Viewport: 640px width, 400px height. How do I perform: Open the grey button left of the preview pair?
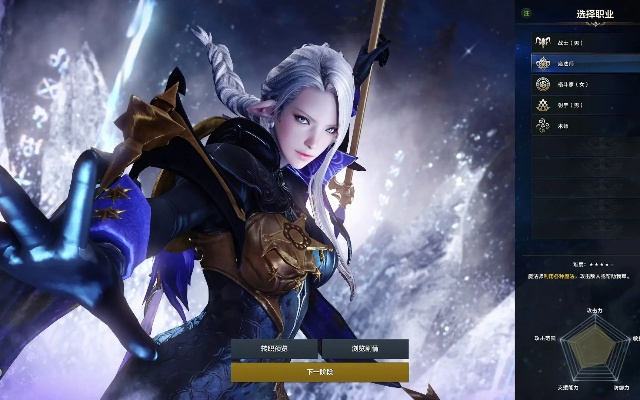tap(274, 348)
